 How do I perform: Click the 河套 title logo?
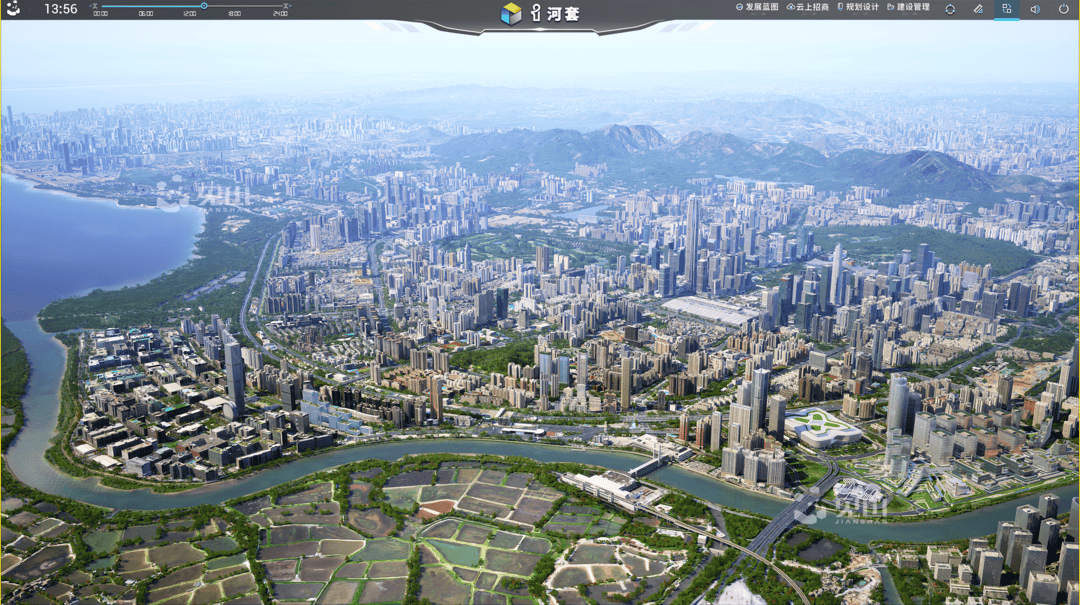pos(541,14)
